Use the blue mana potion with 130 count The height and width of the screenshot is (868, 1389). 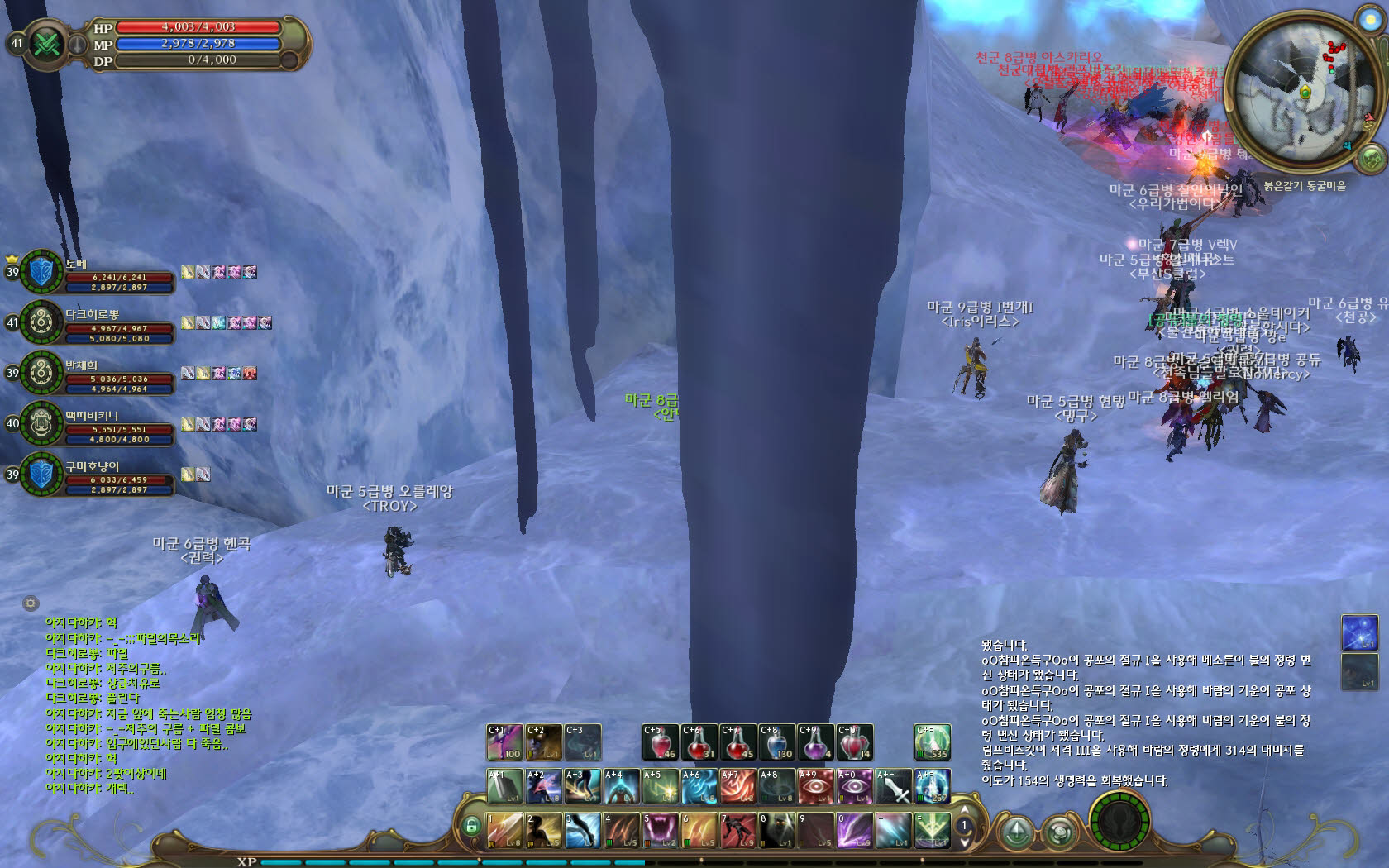pyautogui.click(x=777, y=742)
